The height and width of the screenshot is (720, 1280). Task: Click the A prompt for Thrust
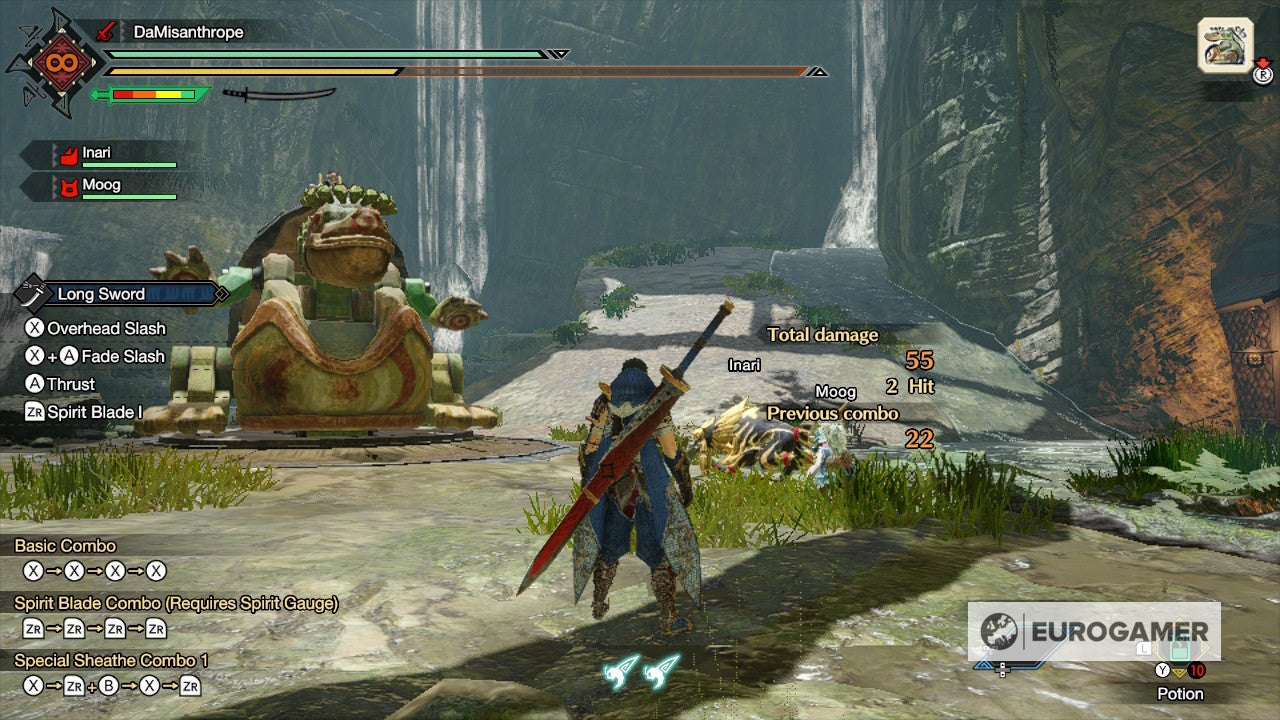[34, 383]
